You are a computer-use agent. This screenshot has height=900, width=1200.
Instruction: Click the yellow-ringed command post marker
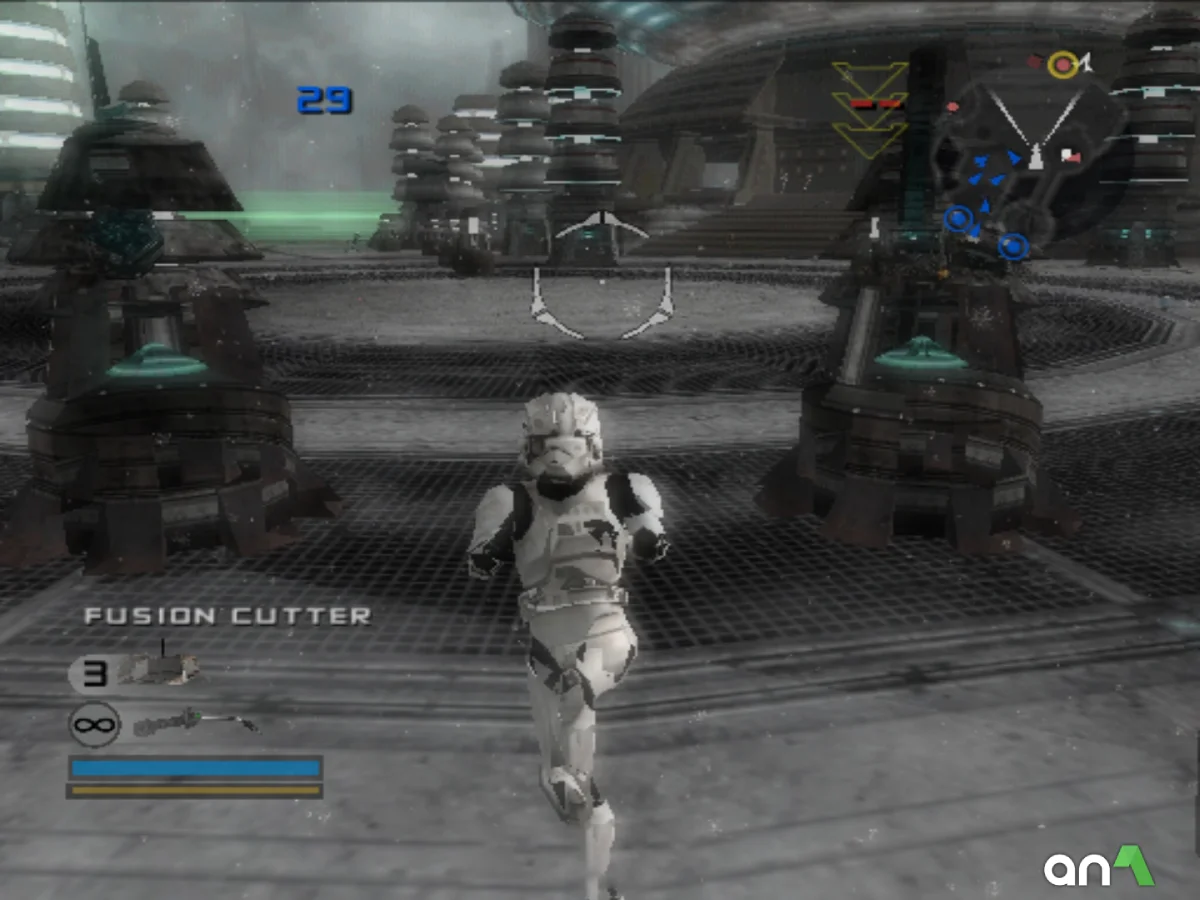[1062, 66]
